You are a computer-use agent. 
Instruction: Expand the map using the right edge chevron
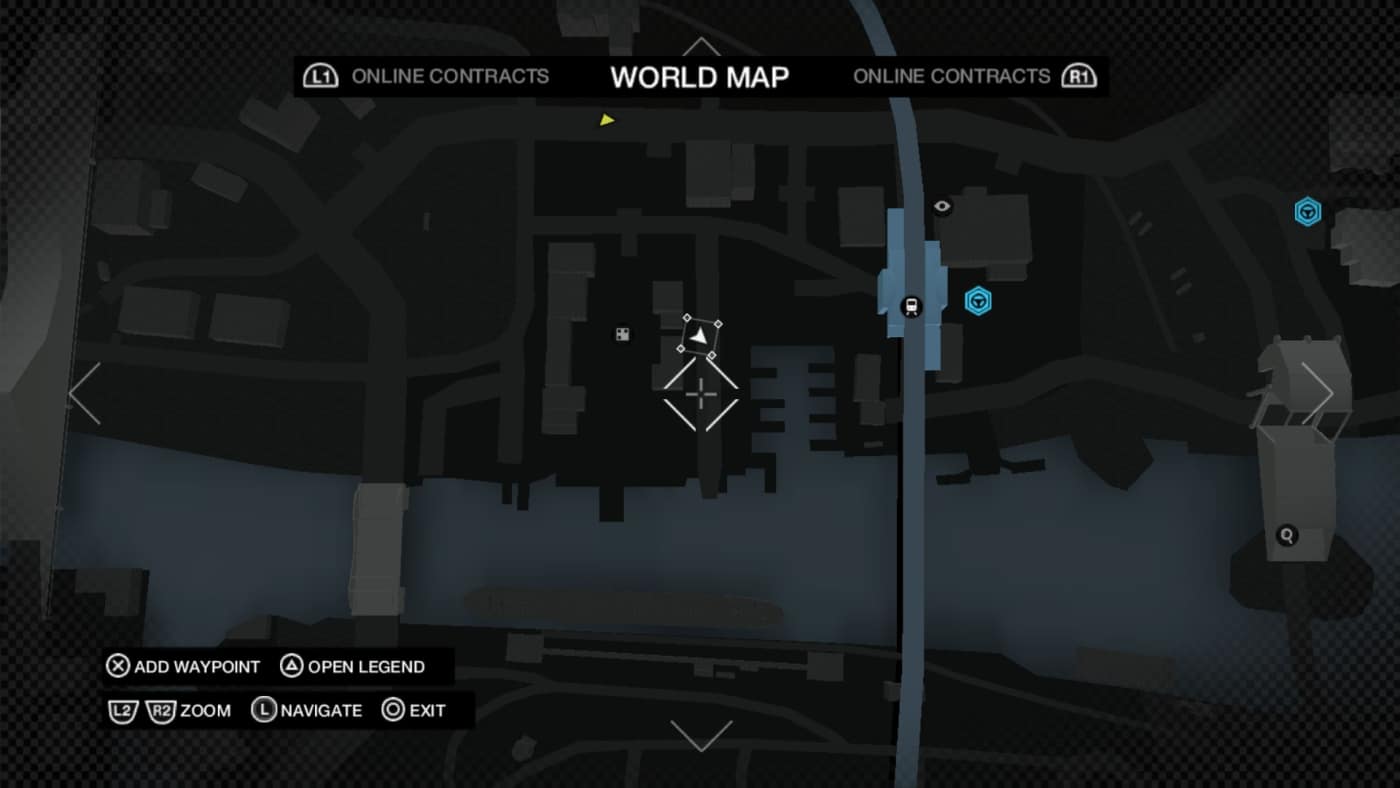[1318, 392]
